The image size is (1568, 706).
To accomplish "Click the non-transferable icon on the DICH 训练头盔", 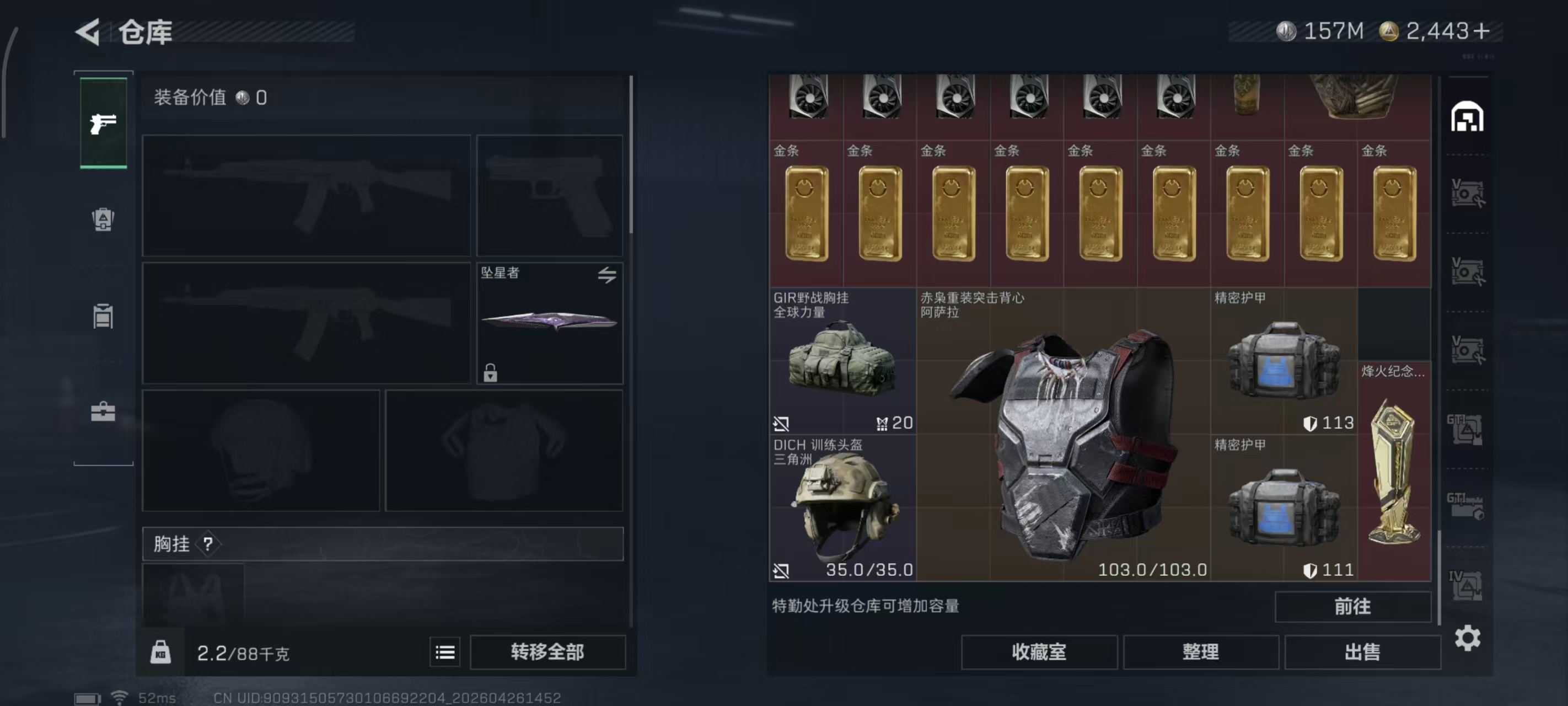I will (782, 571).
